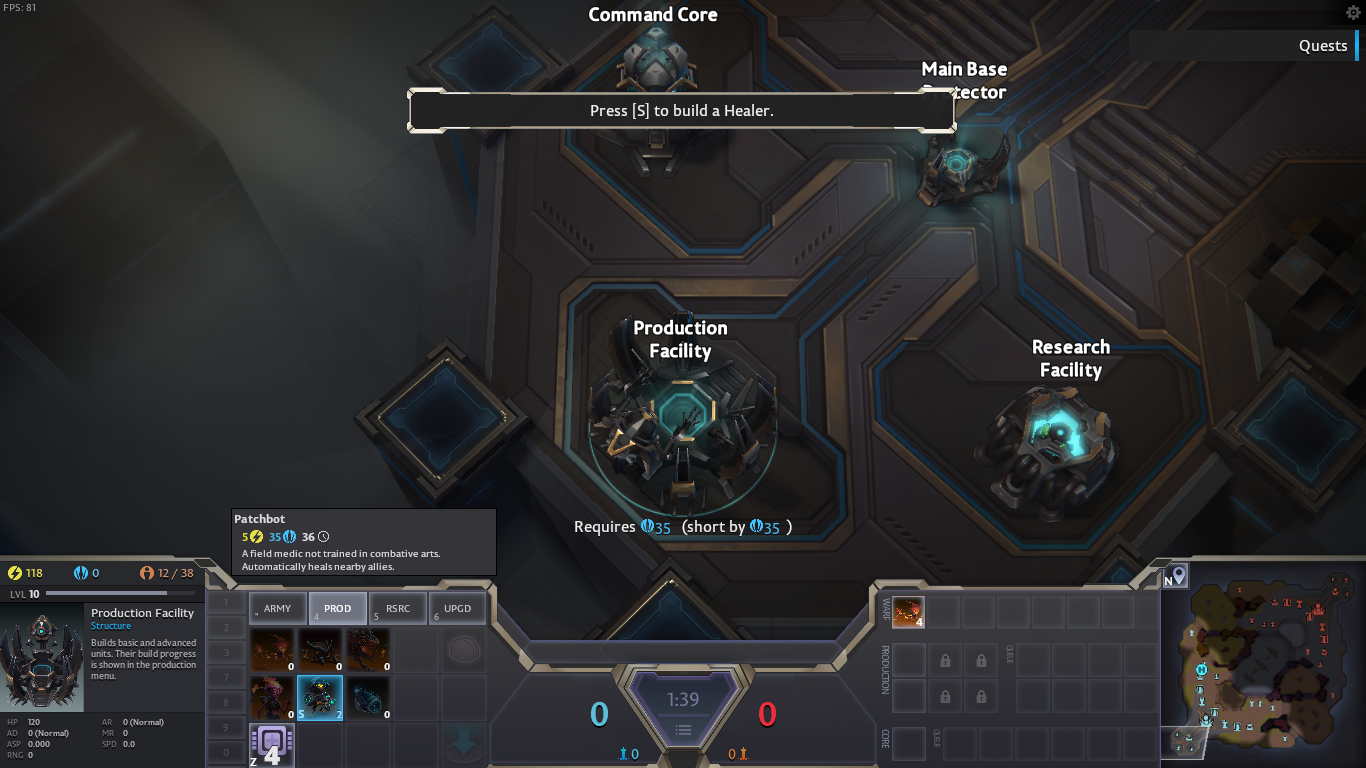The width and height of the screenshot is (1366, 768).
Task: Switch to the ARMY tab
Action: point(277,608)
